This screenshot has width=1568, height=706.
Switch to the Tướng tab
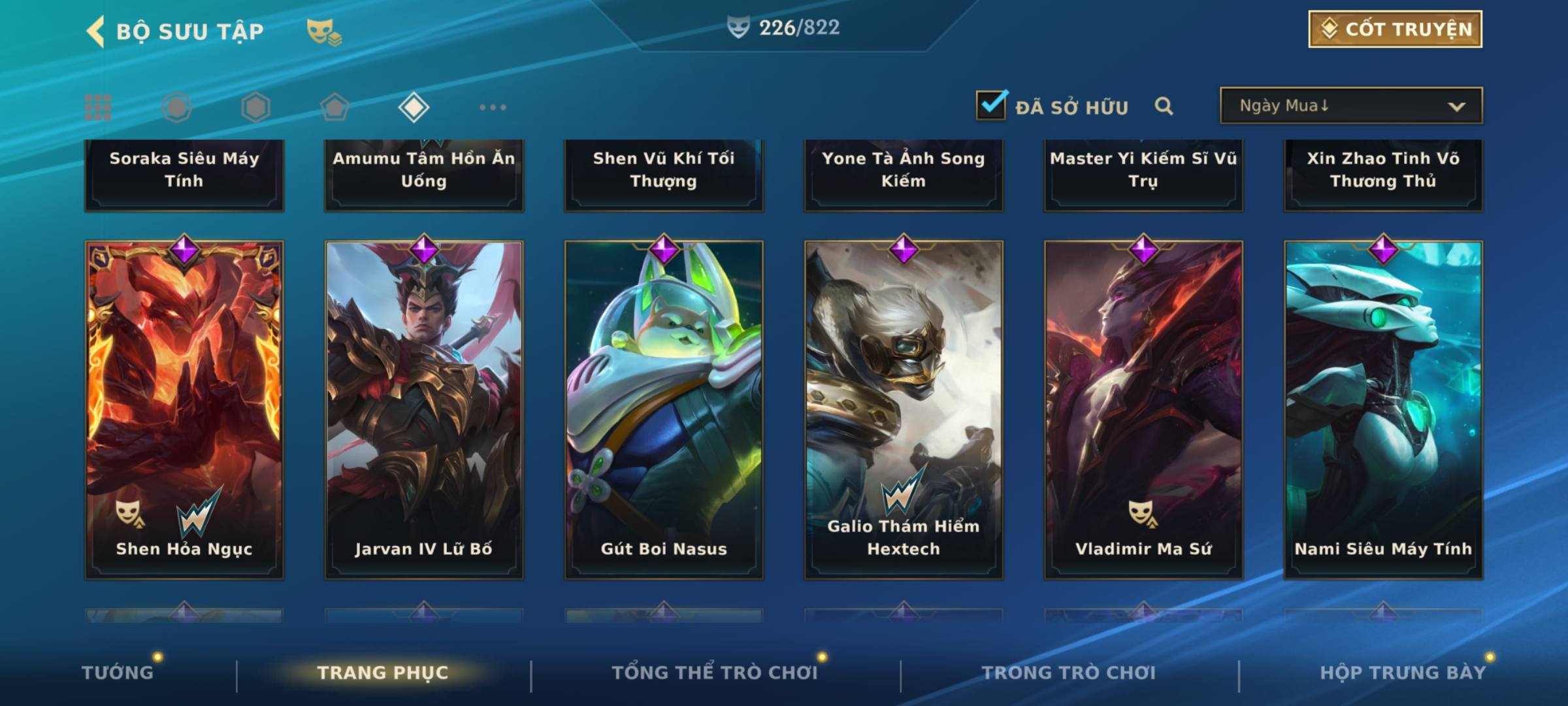pyautogui.click(x=118, y=673)
